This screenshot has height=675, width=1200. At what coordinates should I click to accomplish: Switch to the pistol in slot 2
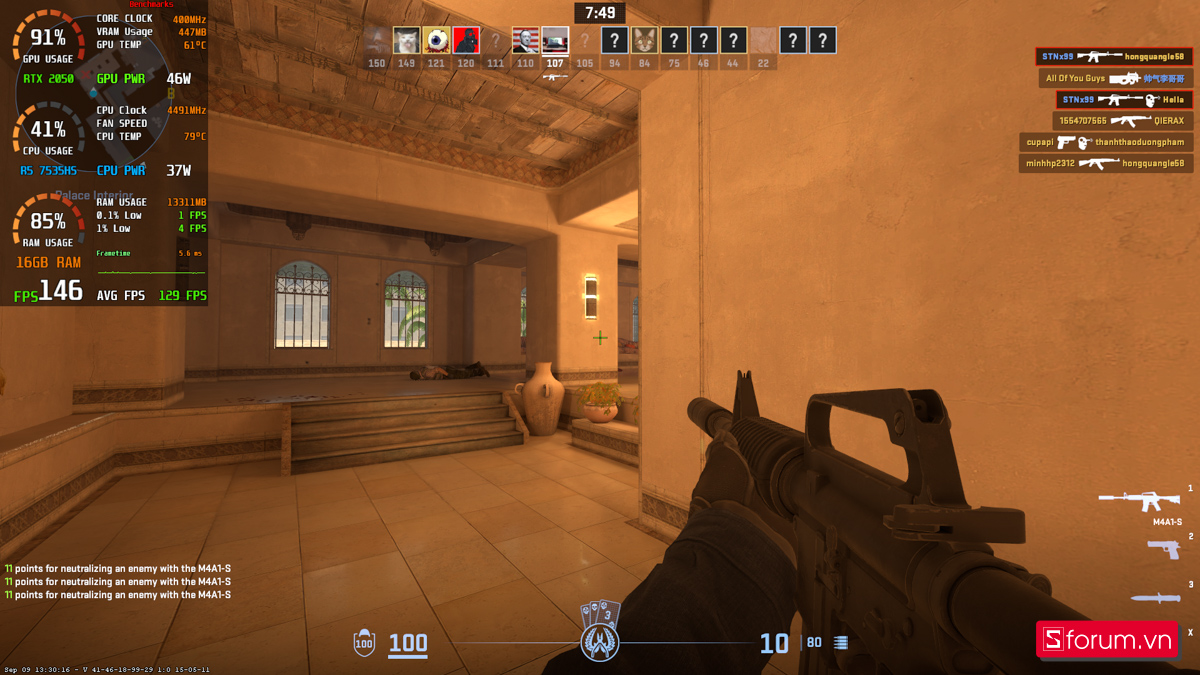click(x=1163, y=548)
